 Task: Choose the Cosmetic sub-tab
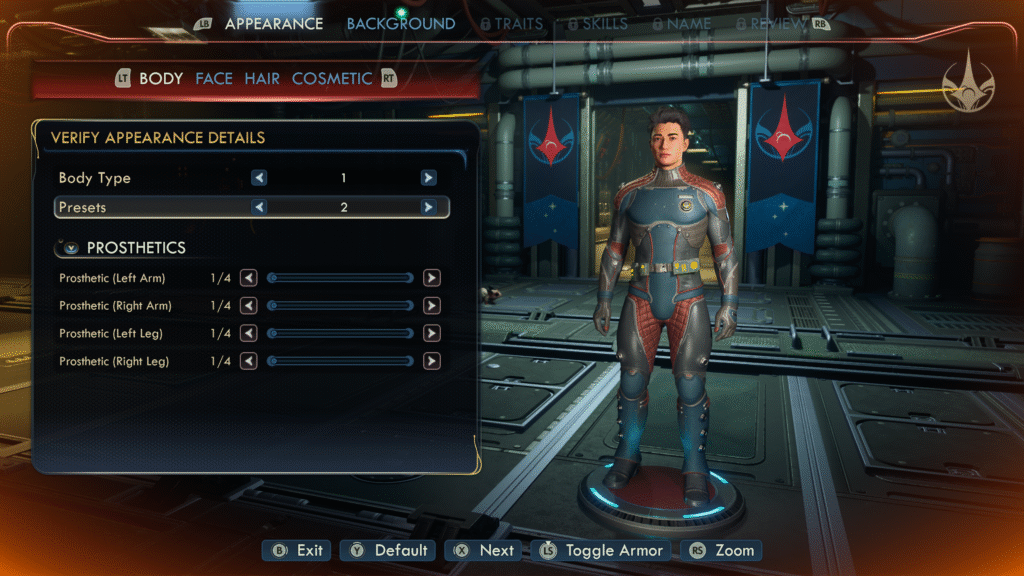pos(332,78)
